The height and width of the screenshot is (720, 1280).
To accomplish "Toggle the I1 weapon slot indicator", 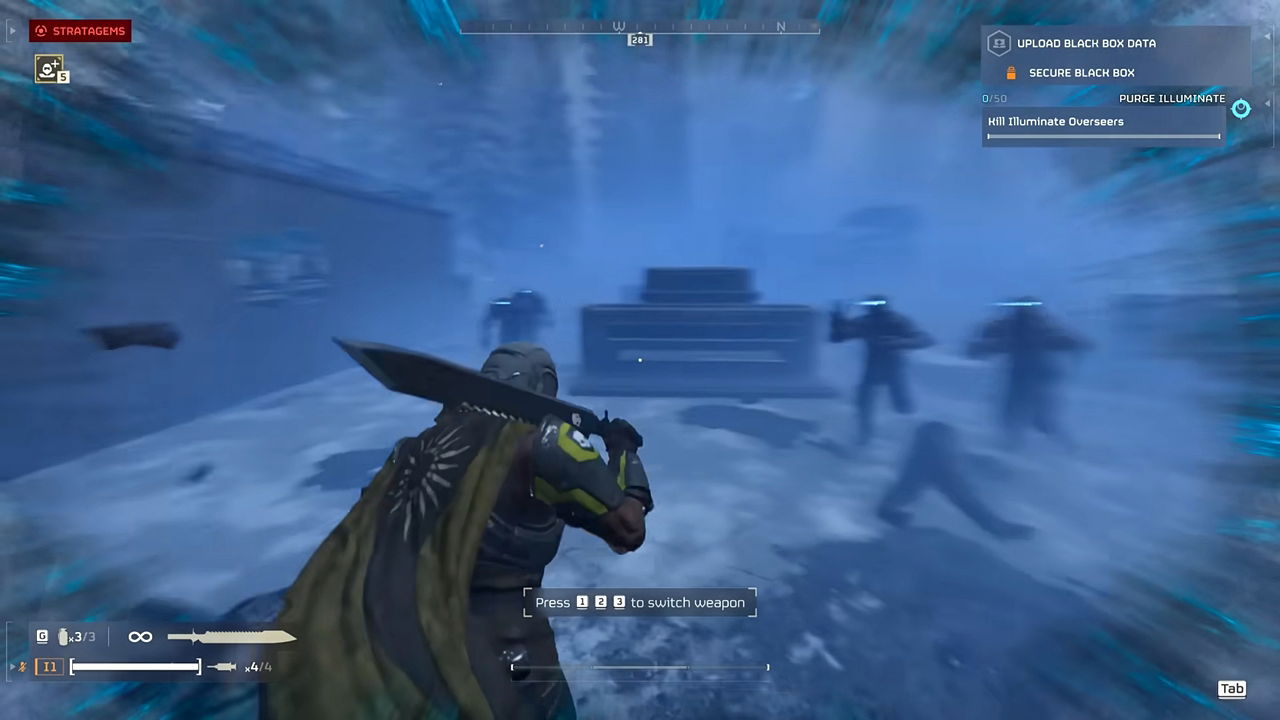I will [x=50, y=664].
